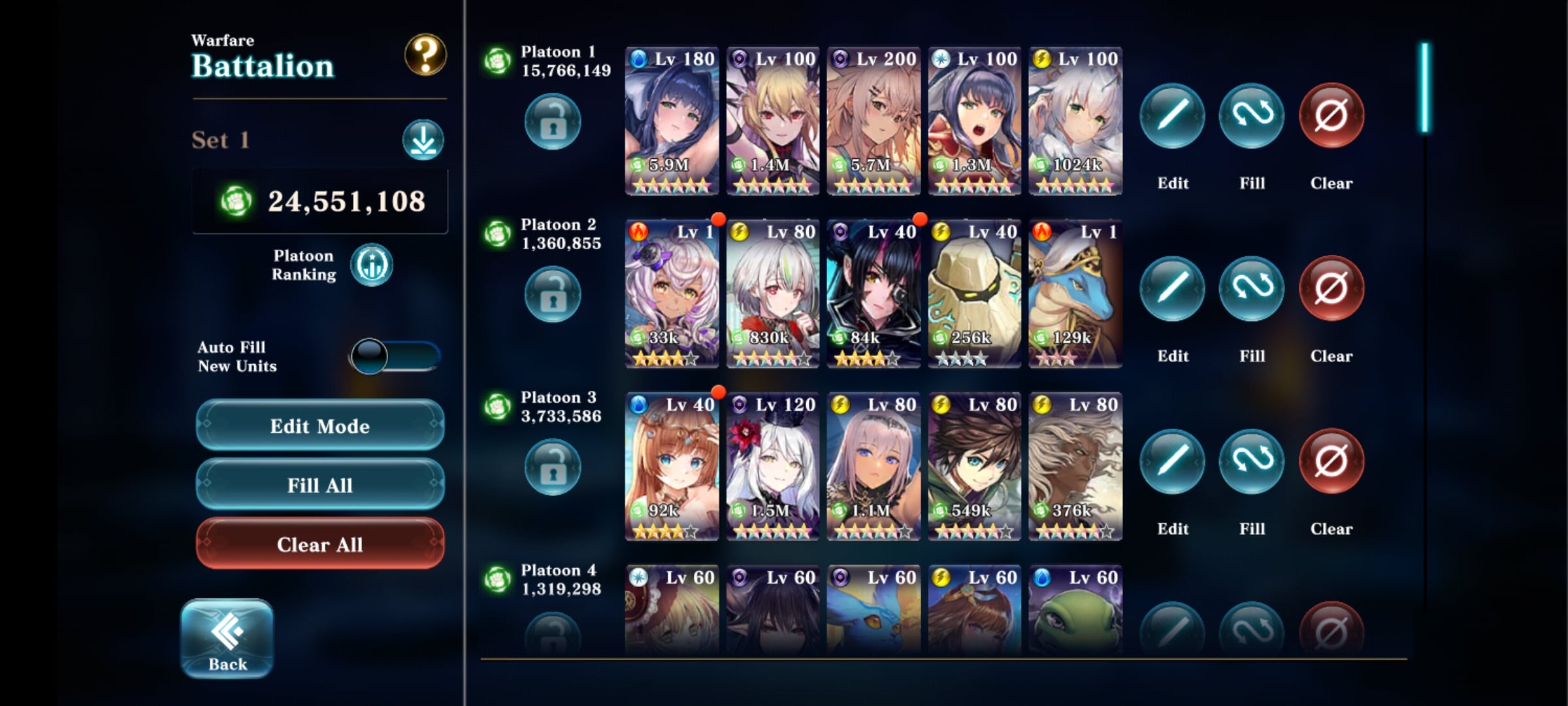Select the Lv 180 unit in Platoon 1

[672, 121]
